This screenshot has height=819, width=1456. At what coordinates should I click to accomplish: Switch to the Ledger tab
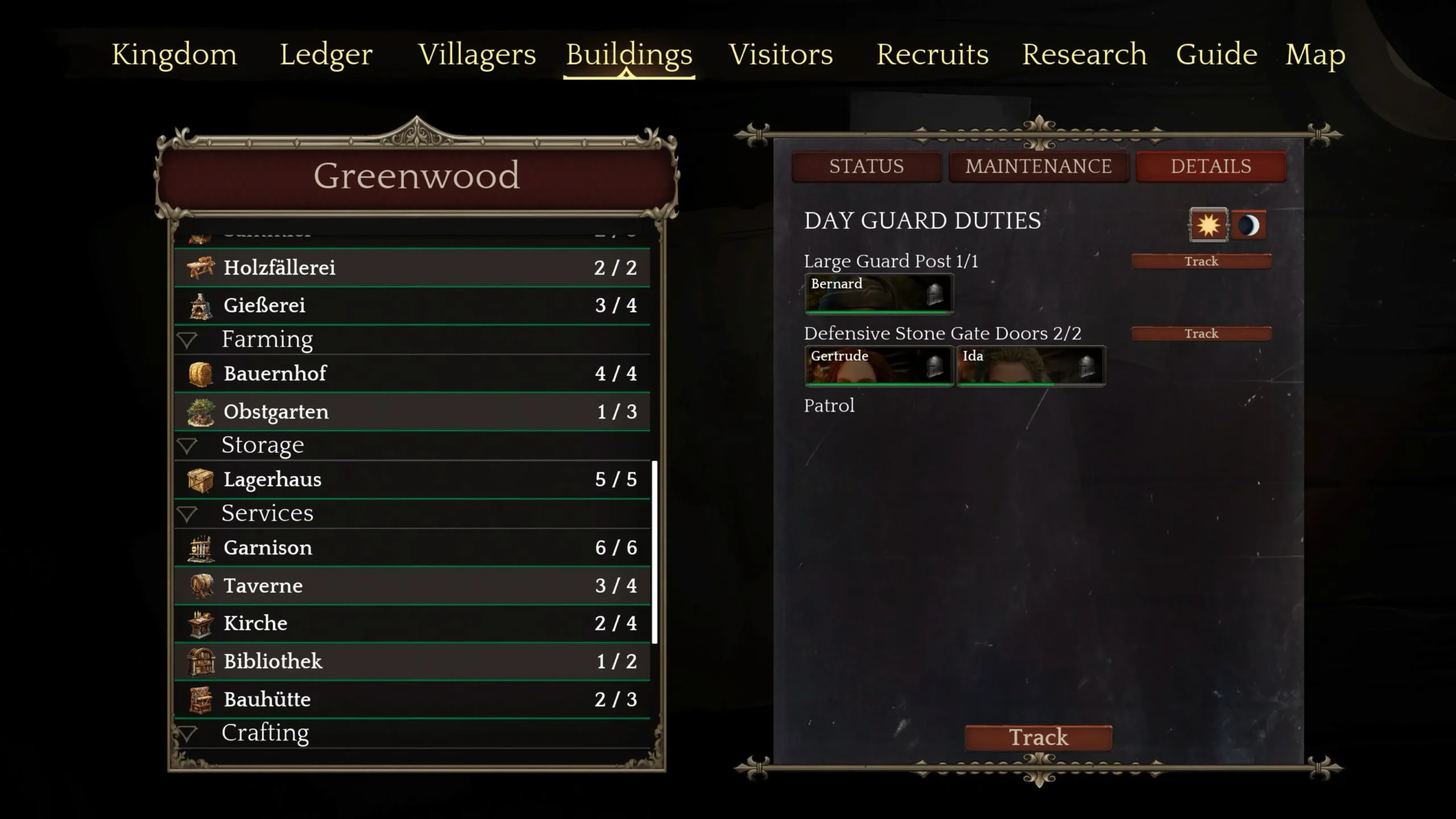coord(326,55)
